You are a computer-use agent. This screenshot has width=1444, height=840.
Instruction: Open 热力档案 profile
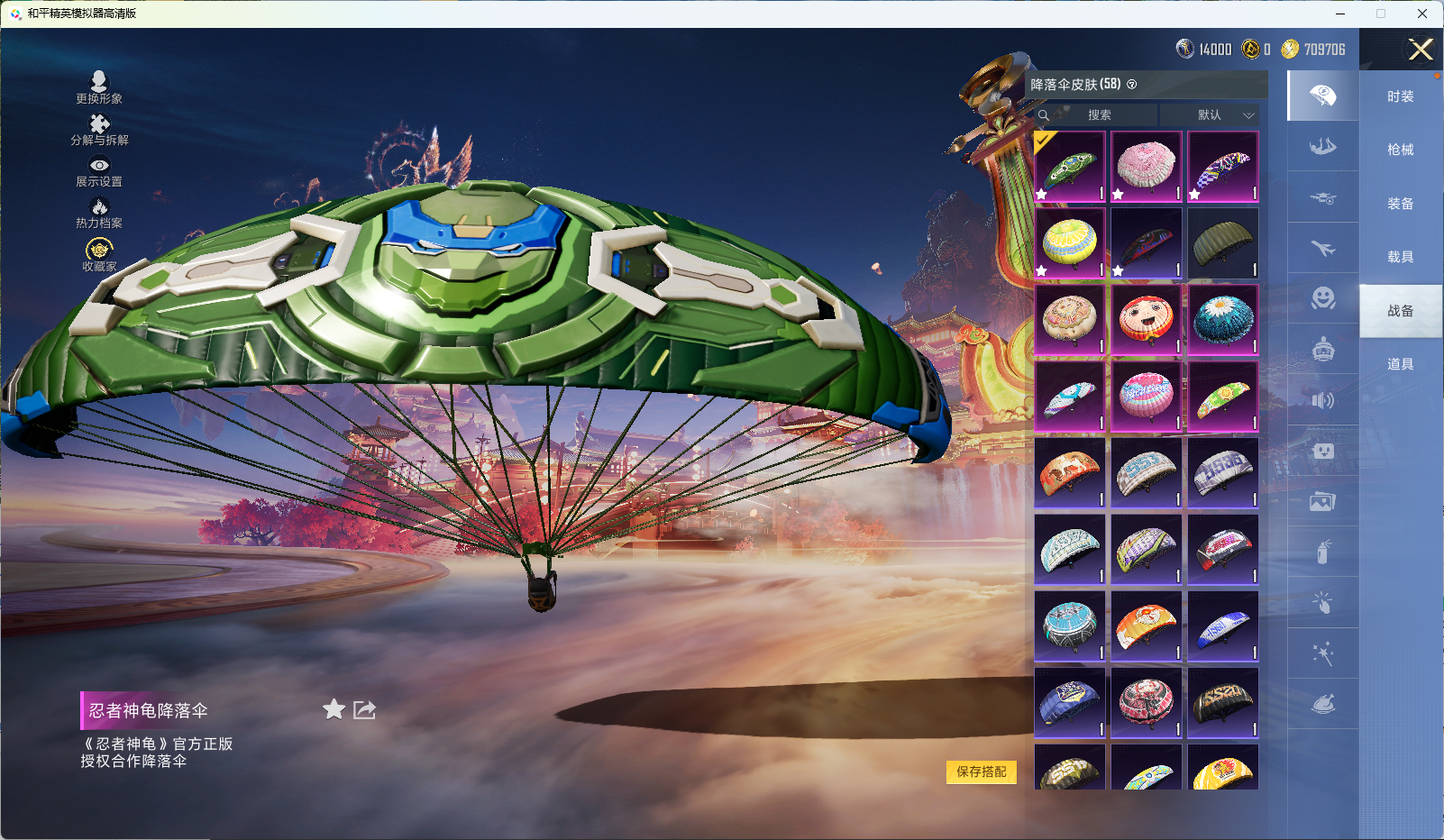(99, 213)
